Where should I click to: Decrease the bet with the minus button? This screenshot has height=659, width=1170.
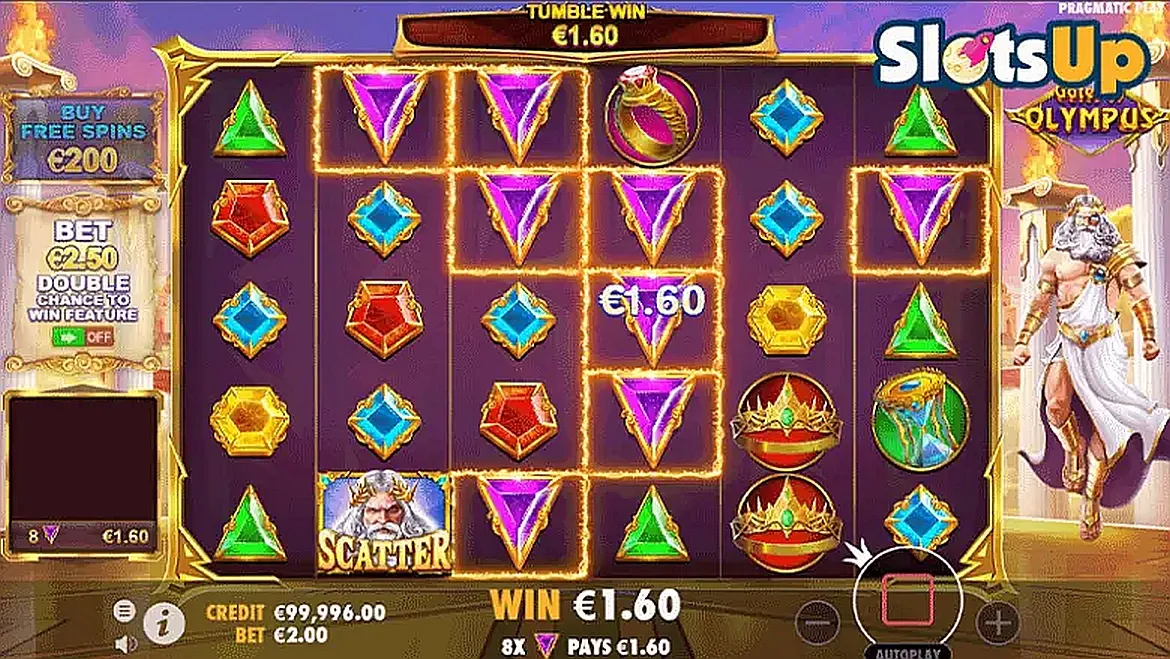pos(817,623)
